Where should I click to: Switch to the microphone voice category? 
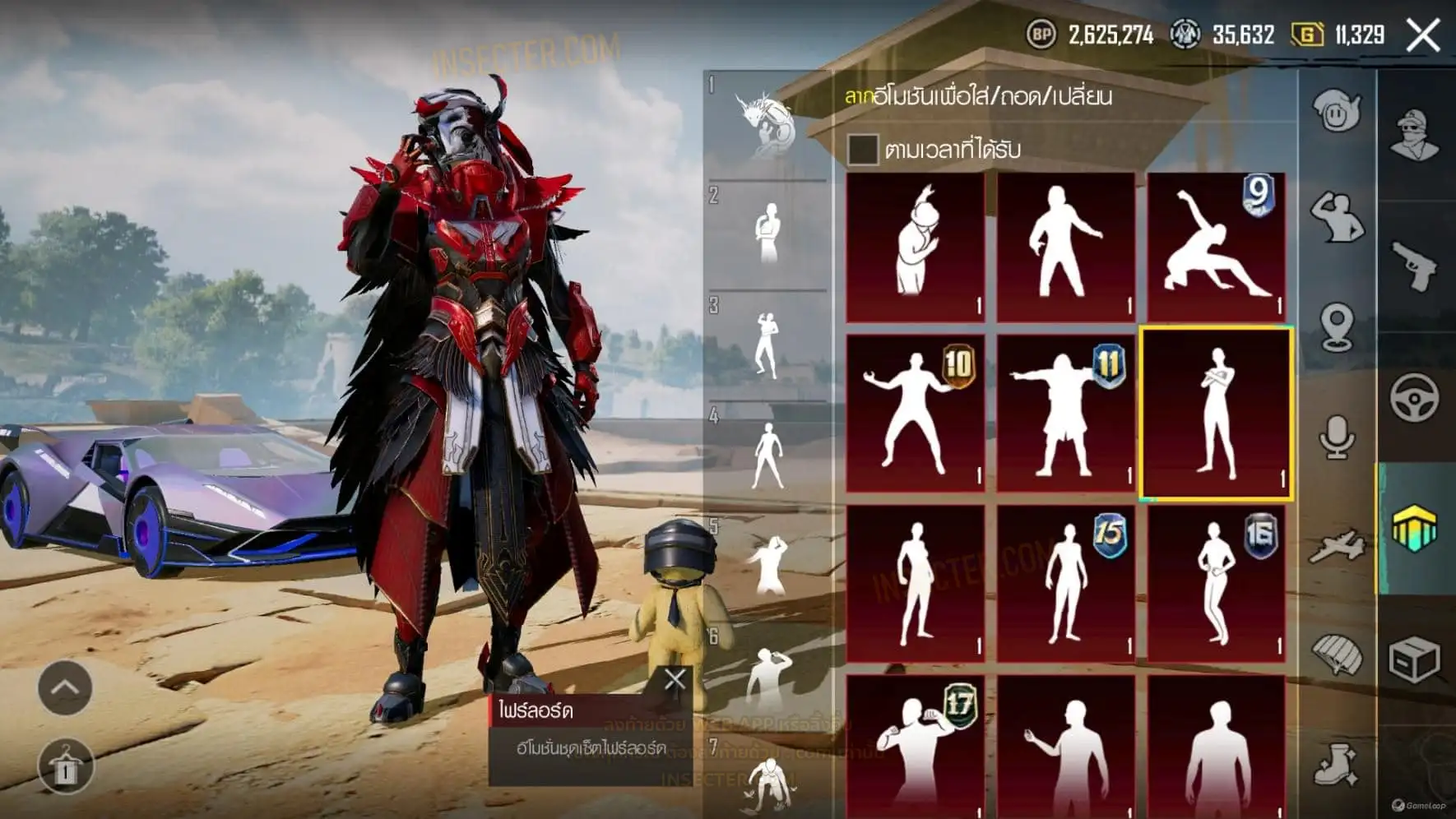tap(1337, 436)
